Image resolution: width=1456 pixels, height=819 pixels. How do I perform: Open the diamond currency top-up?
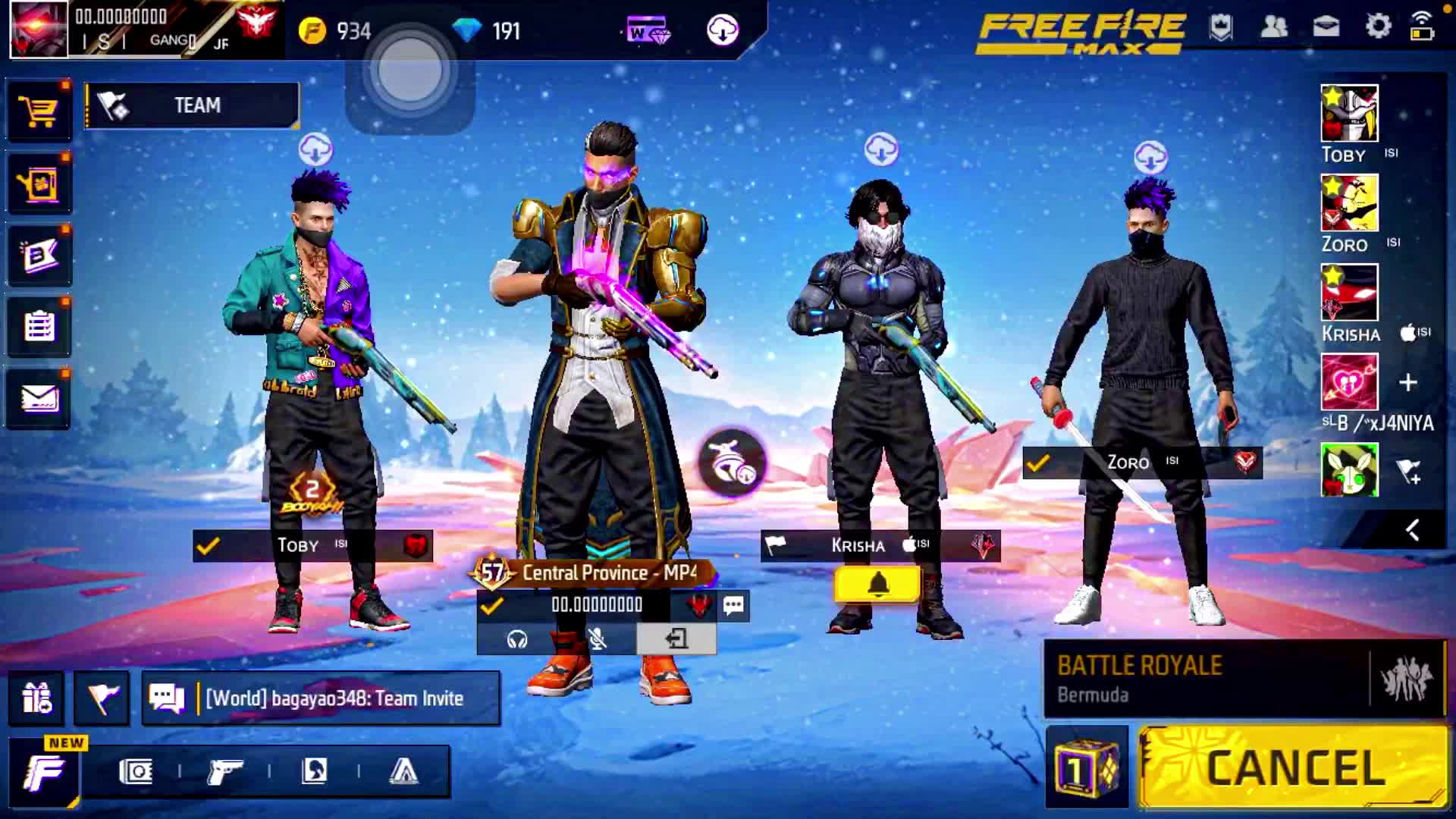[486, 31]
